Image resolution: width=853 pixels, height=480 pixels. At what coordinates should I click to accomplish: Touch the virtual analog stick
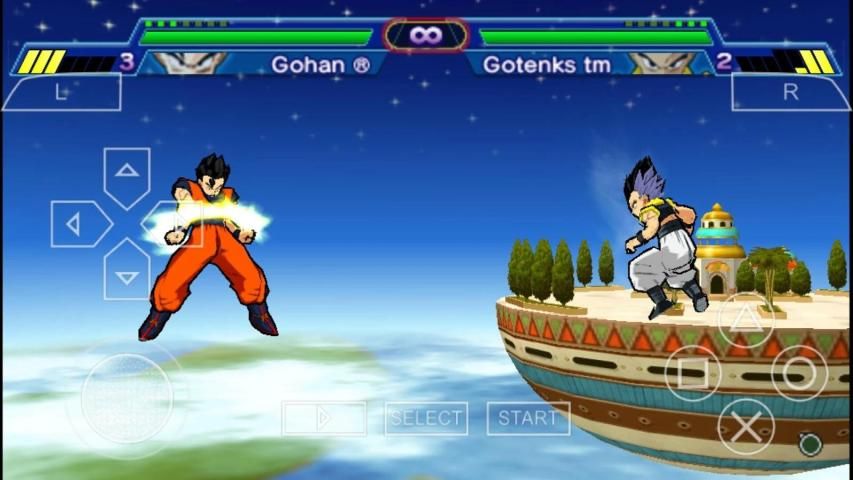(127, 398)
